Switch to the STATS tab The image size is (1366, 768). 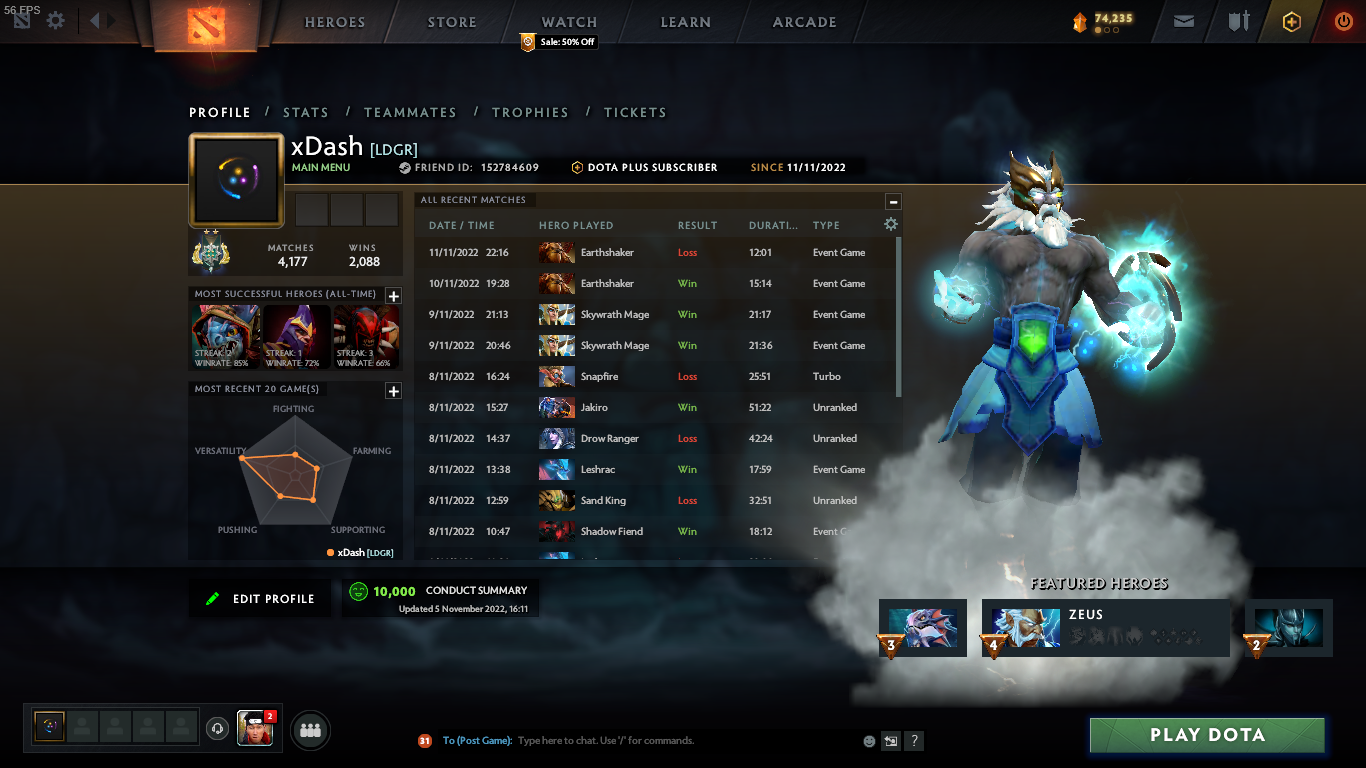click(x=306, y=112)
